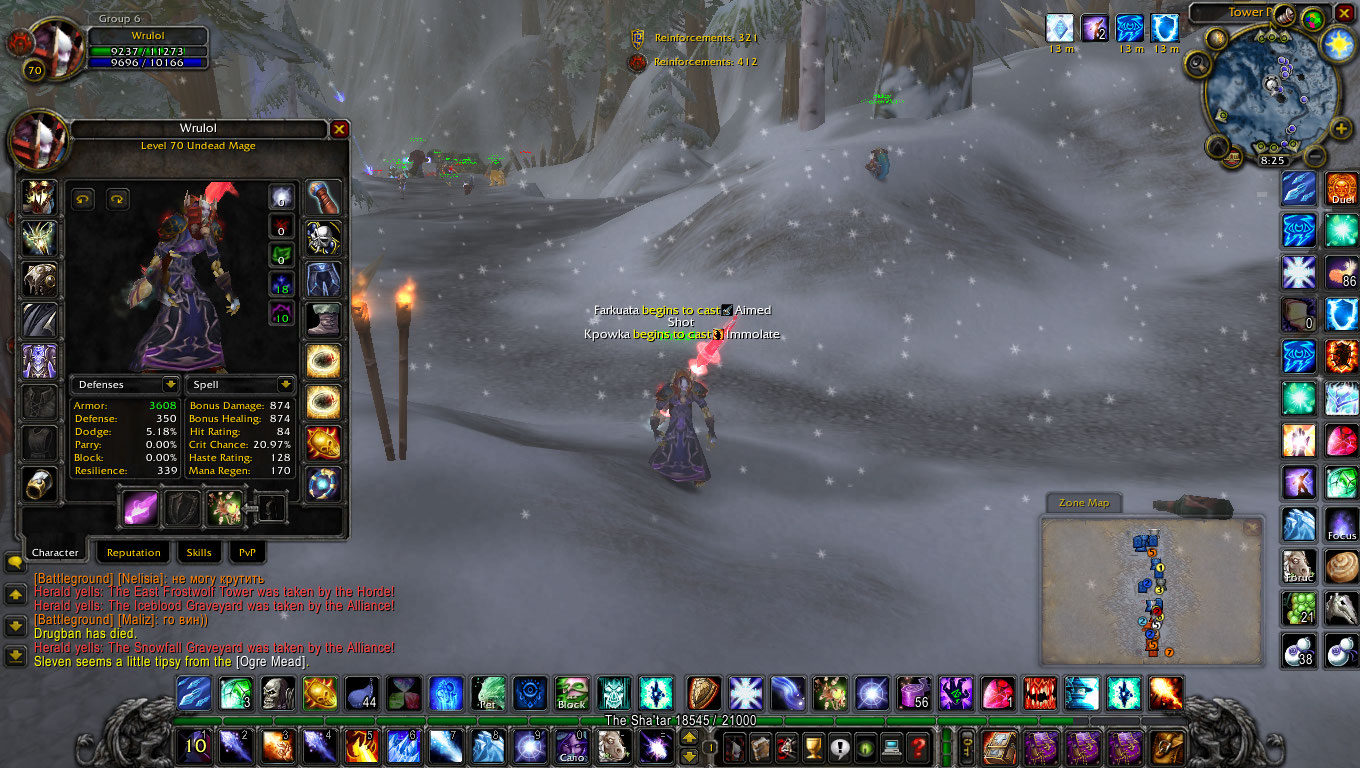1360x768 pixels.
Task: Close the Wrulol character window
Action: click(x=339, y=129)
